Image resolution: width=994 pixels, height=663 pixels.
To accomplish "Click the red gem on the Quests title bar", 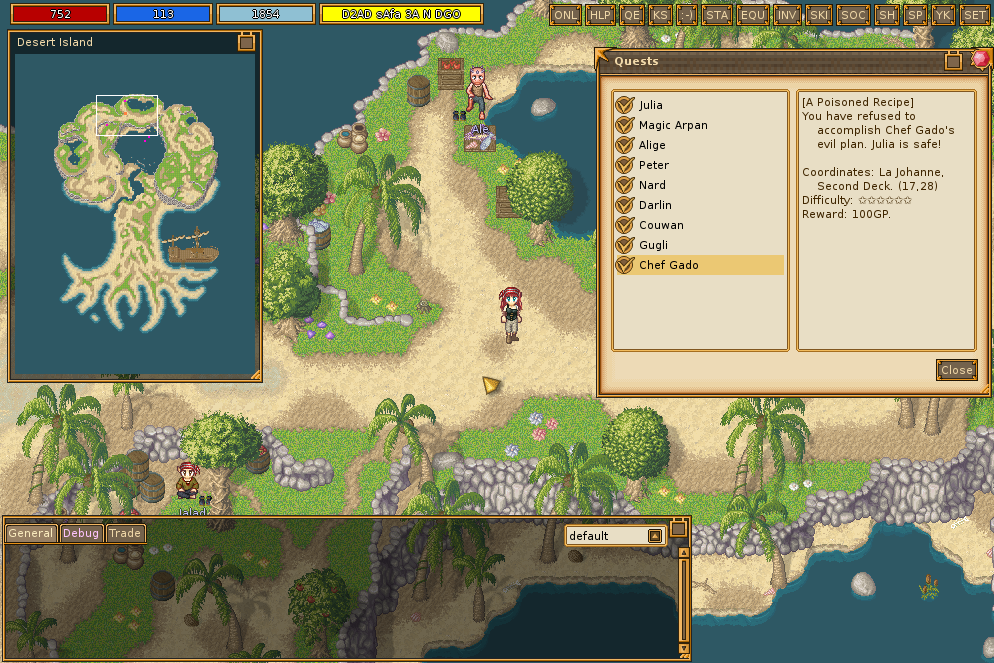I will tap(980, 60).
